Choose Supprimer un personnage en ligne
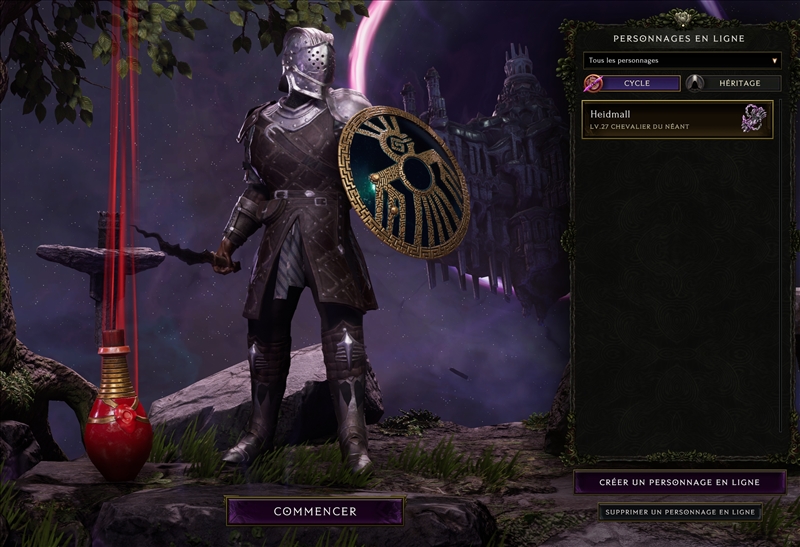 coord(679,512)
